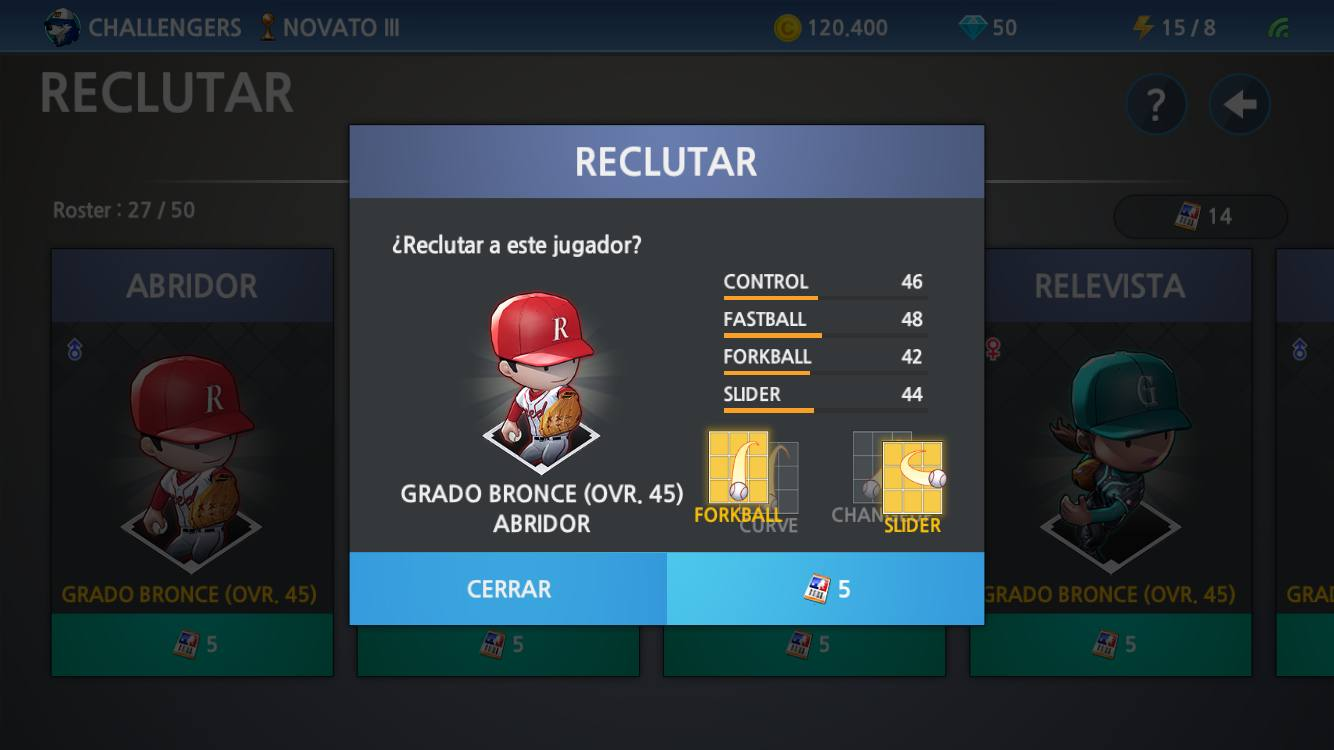Click the RECLUTAR dialog title bar
Viewport: 1334px width, 750px height.
[666, 160]
